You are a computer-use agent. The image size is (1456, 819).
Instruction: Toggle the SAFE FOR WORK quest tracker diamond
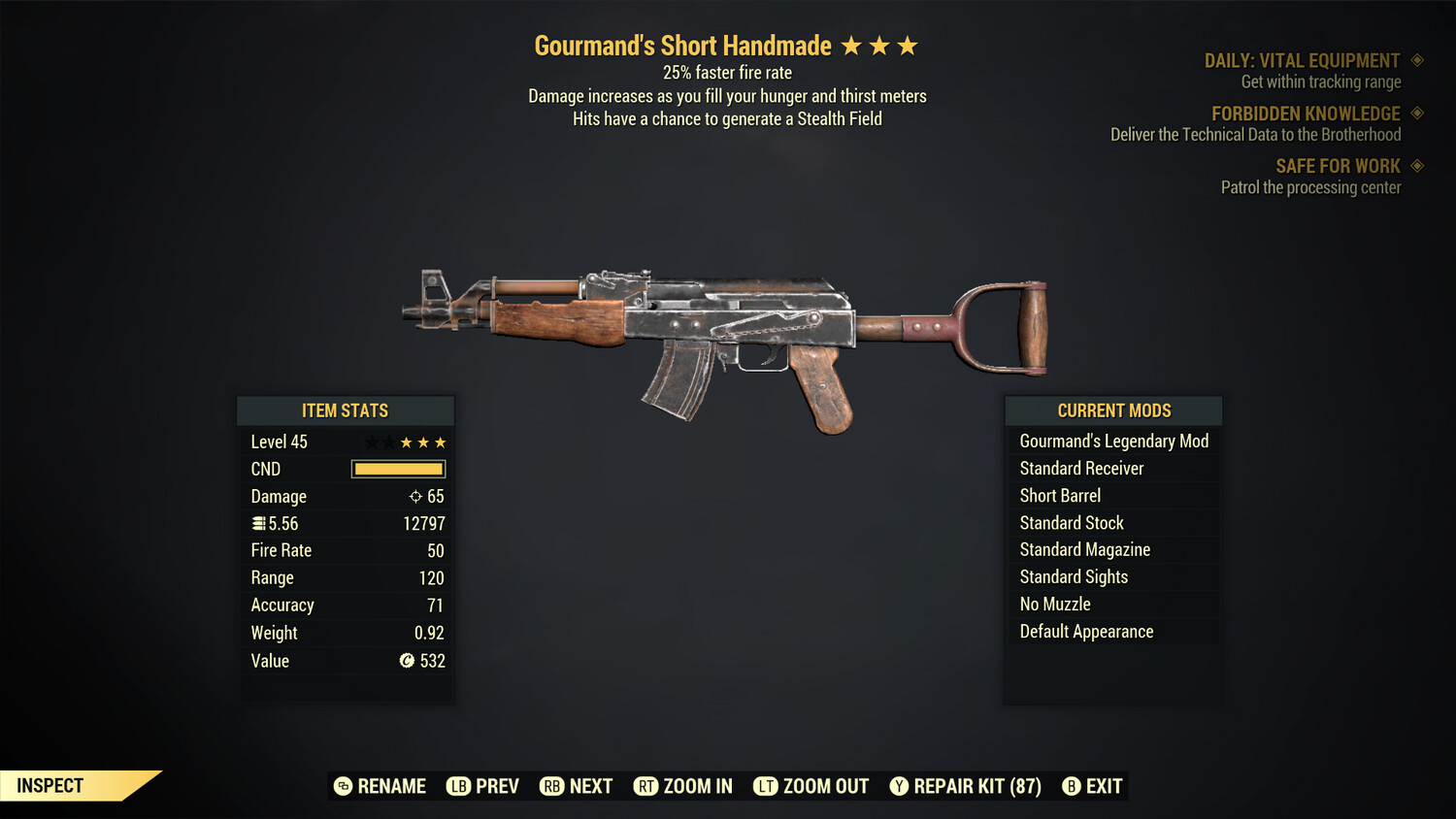pyautogui.click(x=1417, y=166)
